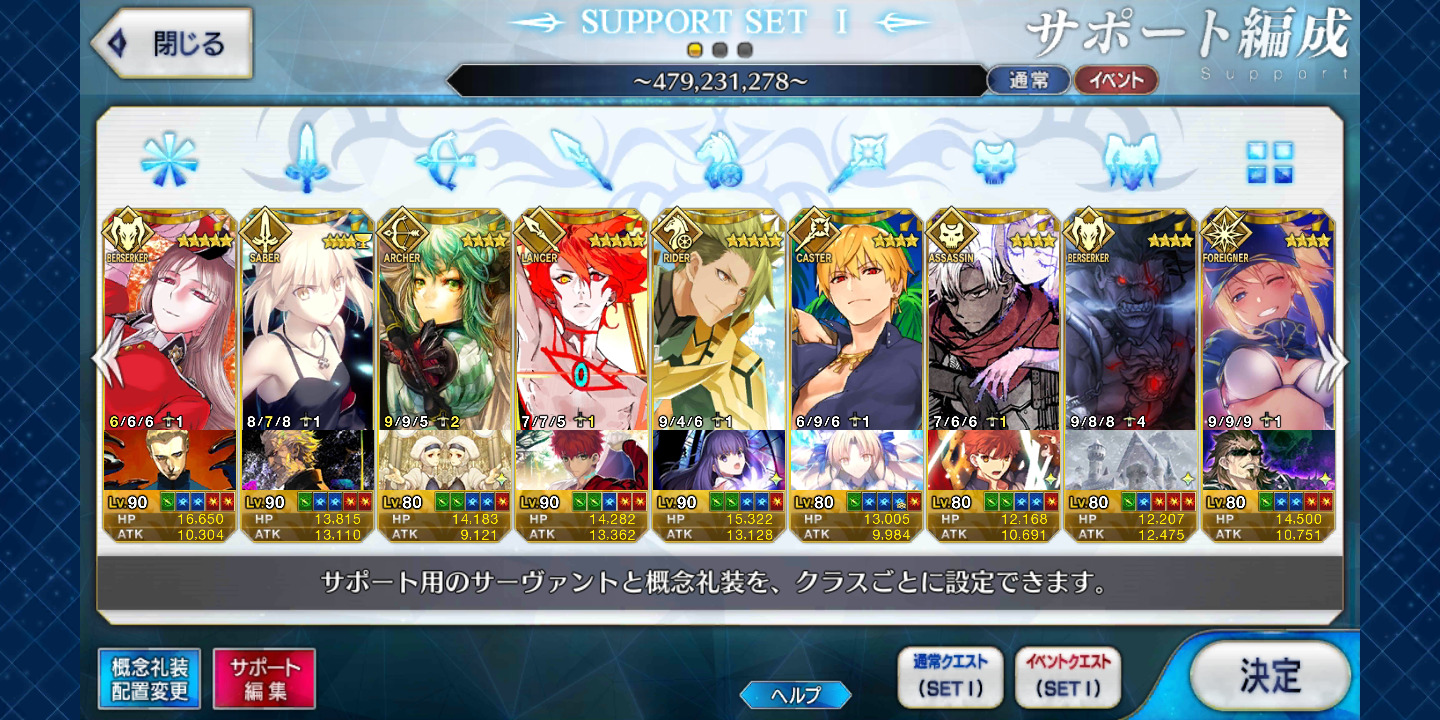Go to the next support set arrow
Screen dimensions: 1440x720
(x=1332, y=360)
